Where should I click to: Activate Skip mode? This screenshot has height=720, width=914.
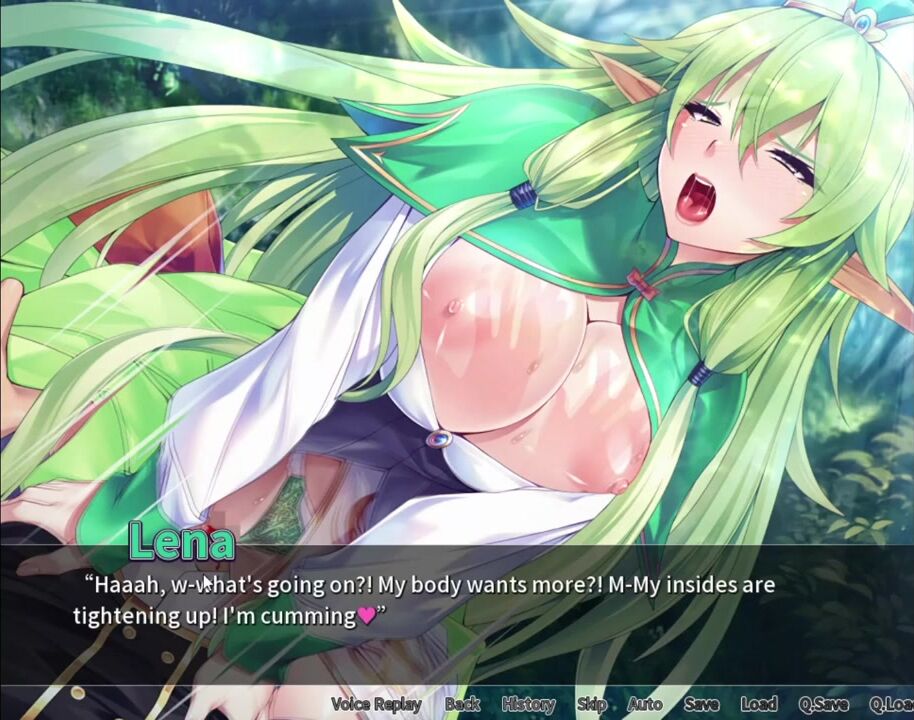(591, 704)
